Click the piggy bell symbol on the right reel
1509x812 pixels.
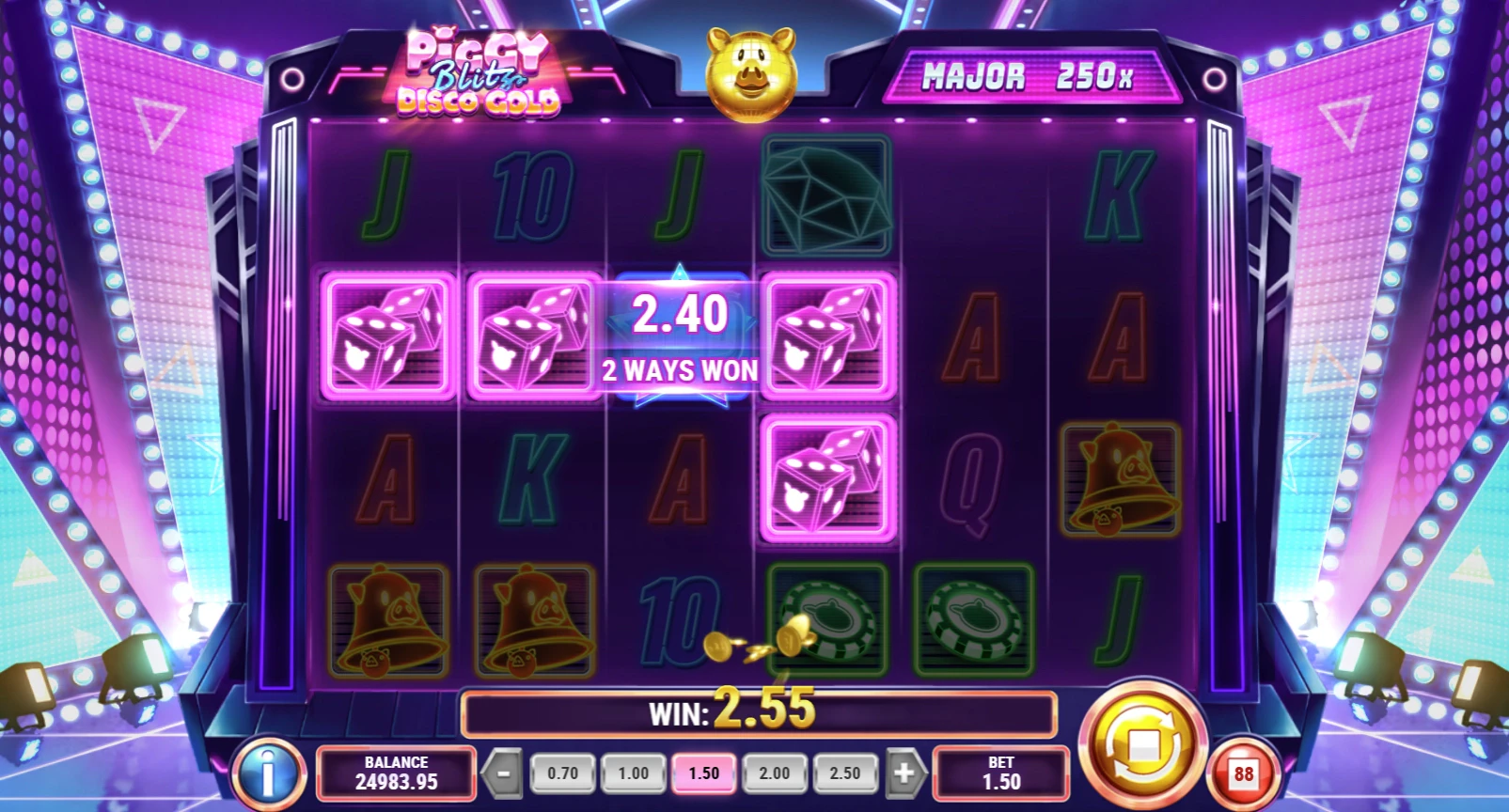click(1122, 479)
